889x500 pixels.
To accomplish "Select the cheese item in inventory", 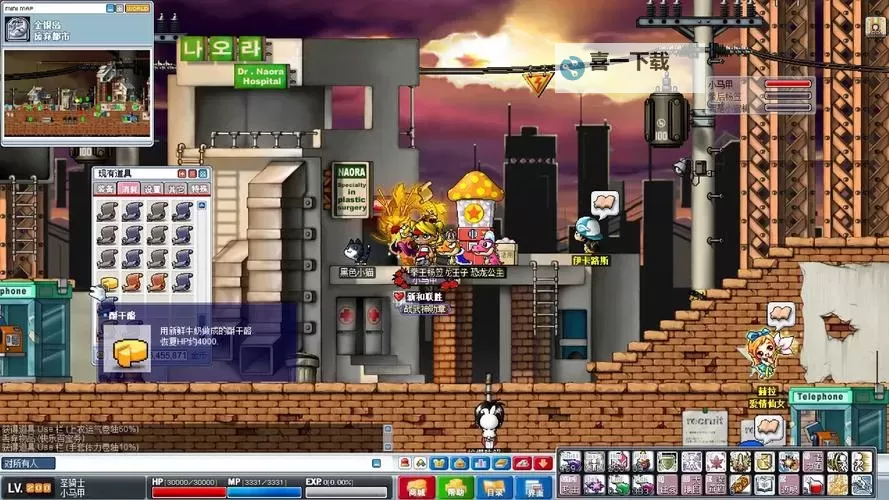I will [x=108, y=284].
